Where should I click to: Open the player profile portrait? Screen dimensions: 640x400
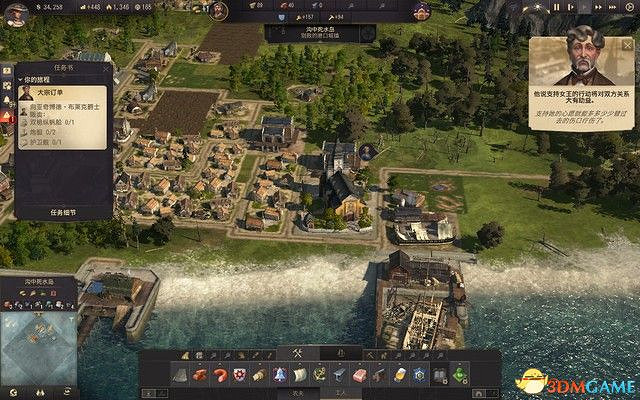[16, 9]
